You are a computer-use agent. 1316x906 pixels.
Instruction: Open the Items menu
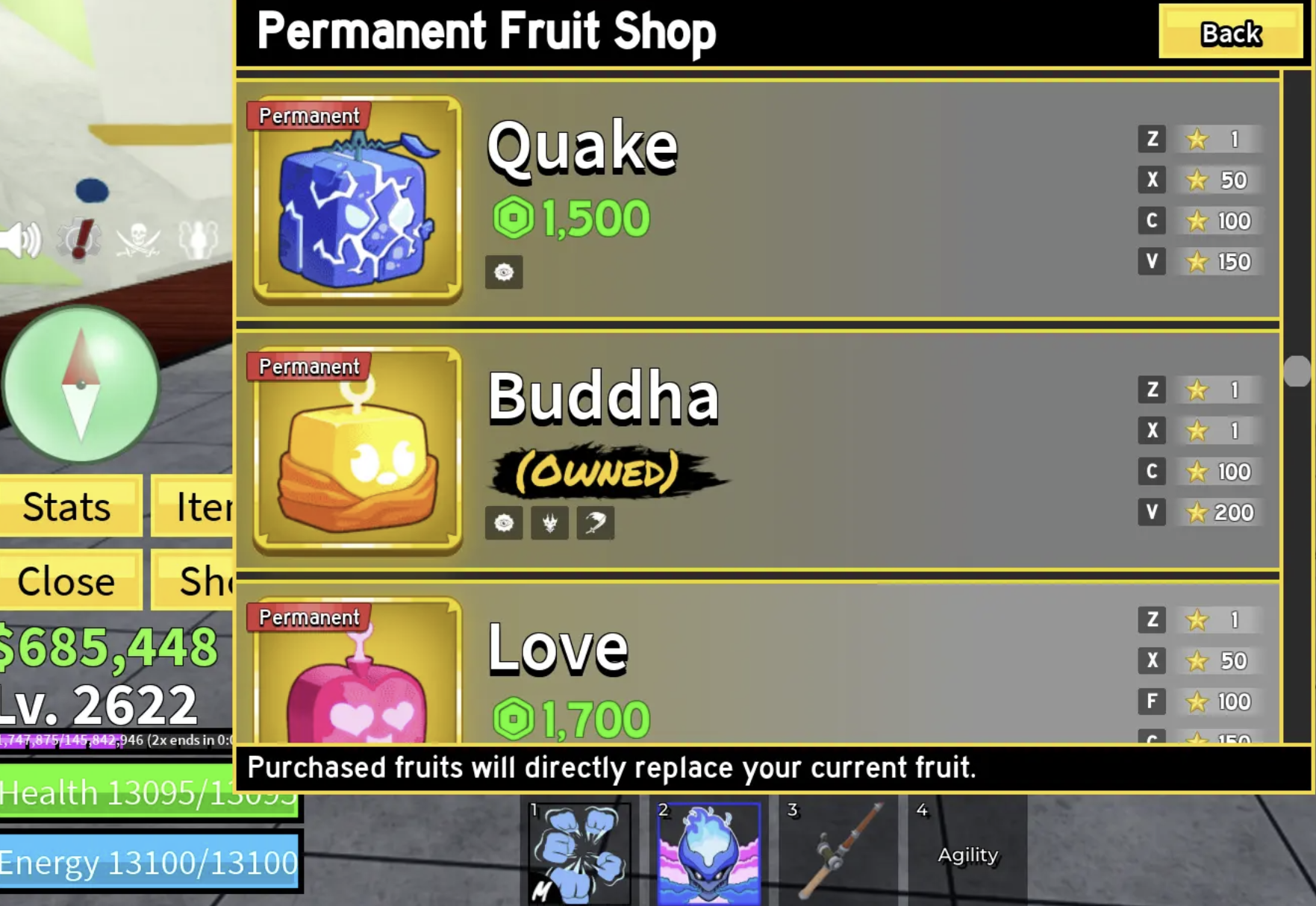pyautogui.click(x=202, y=507)
